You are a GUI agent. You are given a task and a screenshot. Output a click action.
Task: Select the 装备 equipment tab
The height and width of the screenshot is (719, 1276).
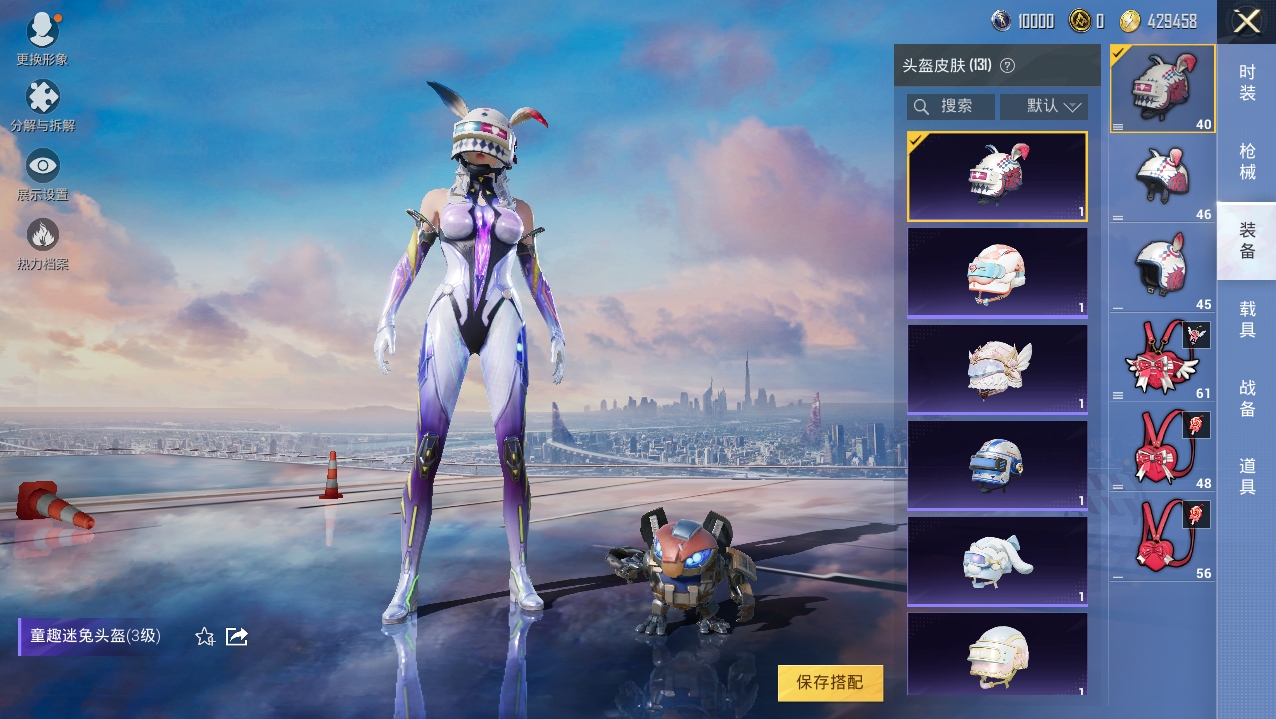pyautogui.click(x=1247, y=240)
